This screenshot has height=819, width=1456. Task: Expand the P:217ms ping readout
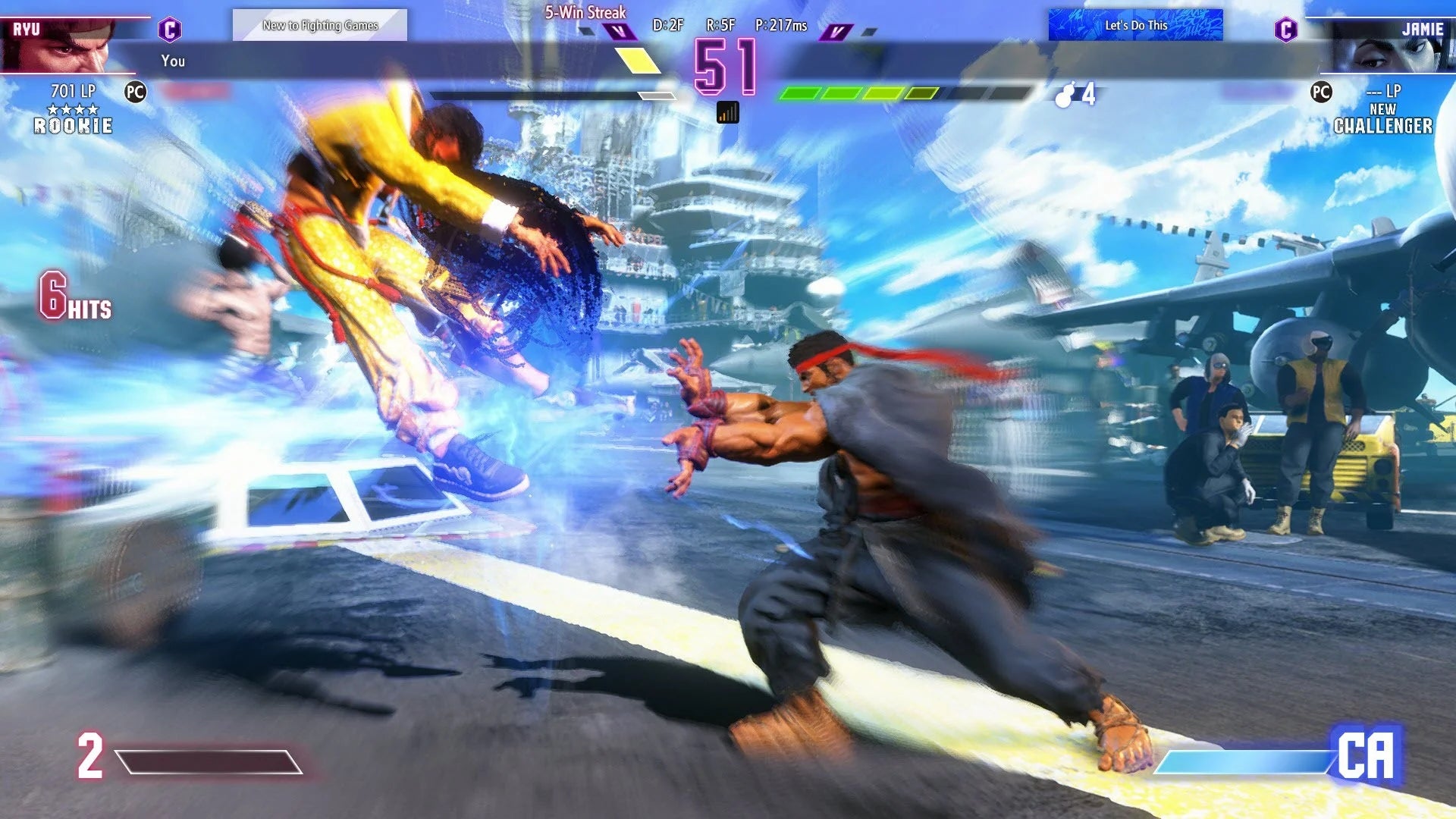[x=780, y=25]
